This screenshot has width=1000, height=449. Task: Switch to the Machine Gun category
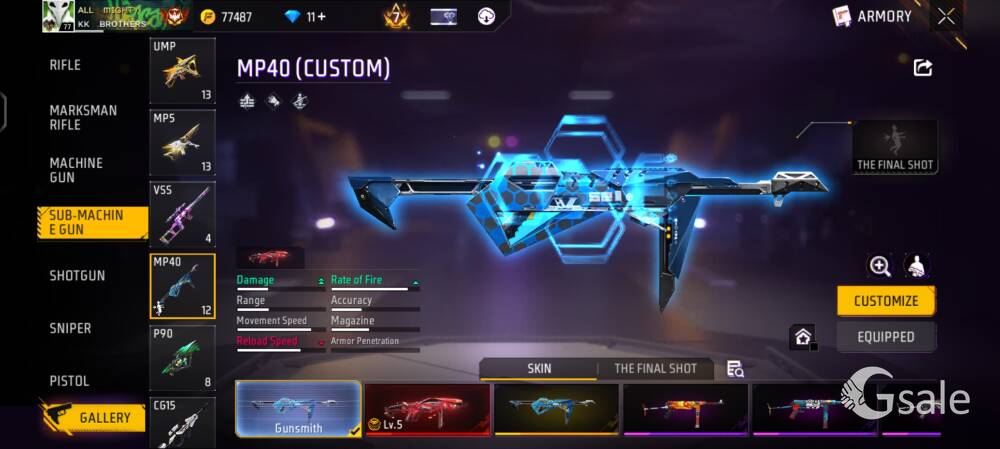click(x=76, y=170)
